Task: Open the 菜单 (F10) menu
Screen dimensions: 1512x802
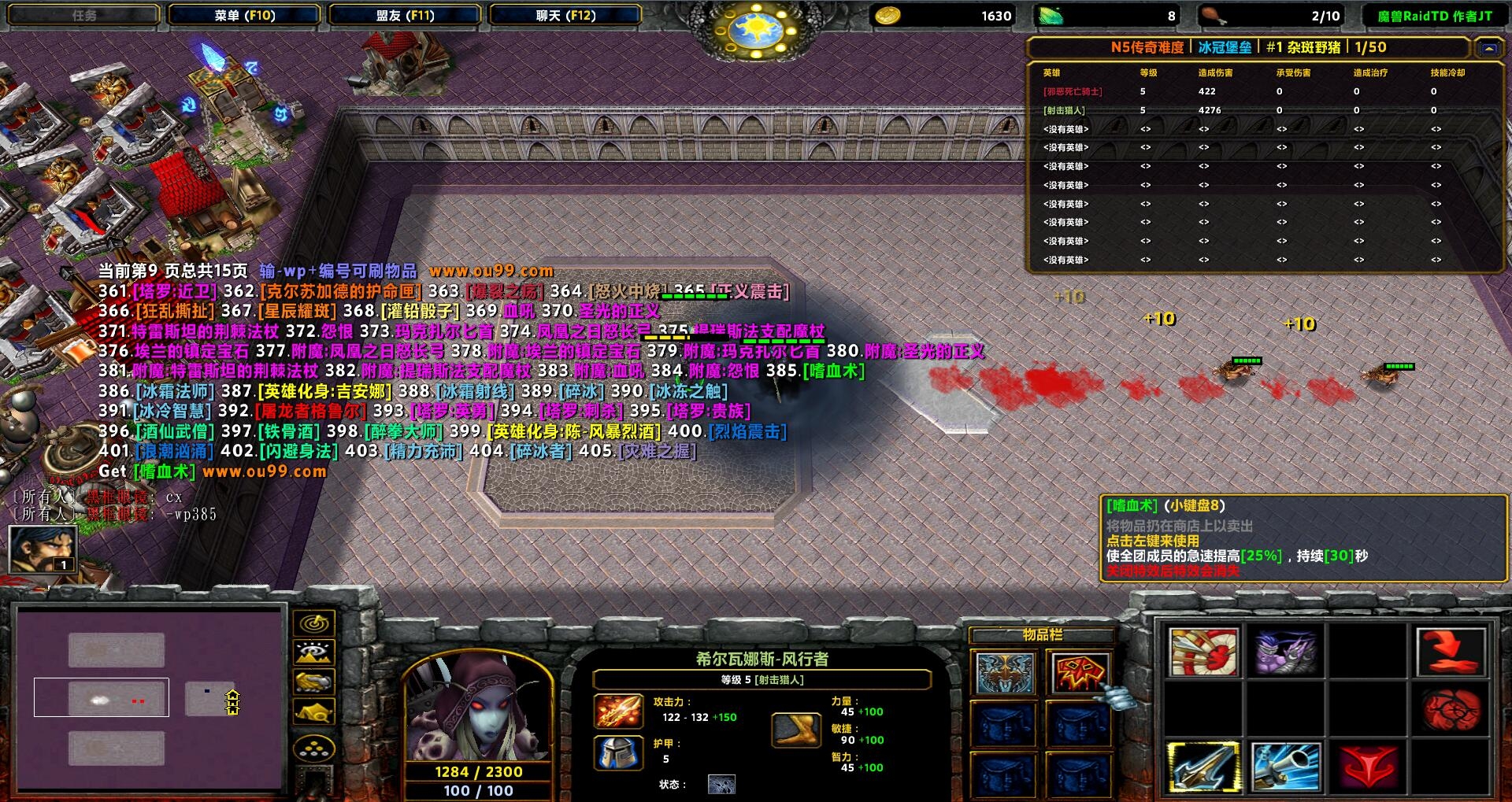Action: click(244, 15)
